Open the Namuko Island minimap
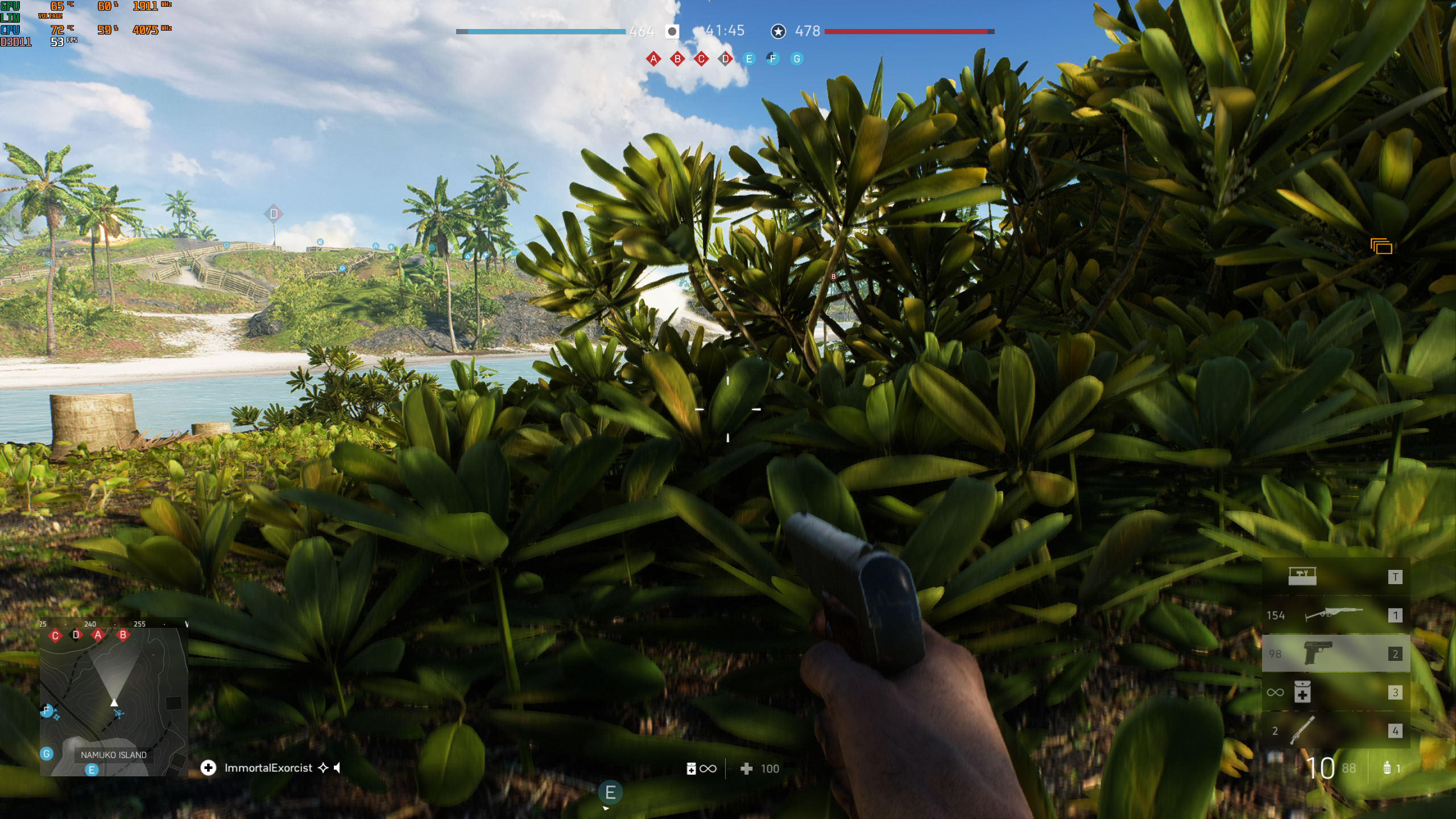 (x=114, y=701)
